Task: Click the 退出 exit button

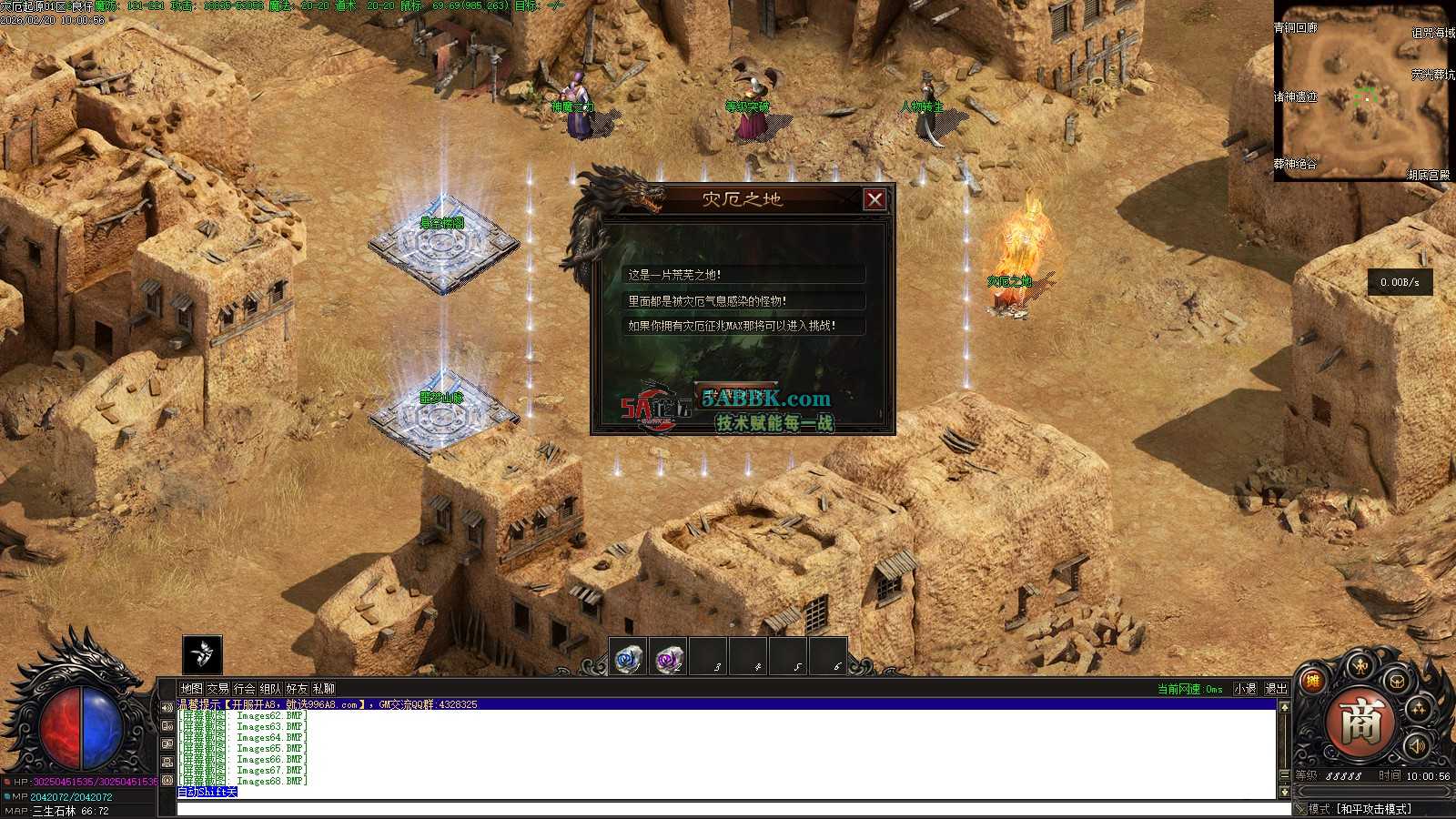Action: click(x=1276, y=689)
